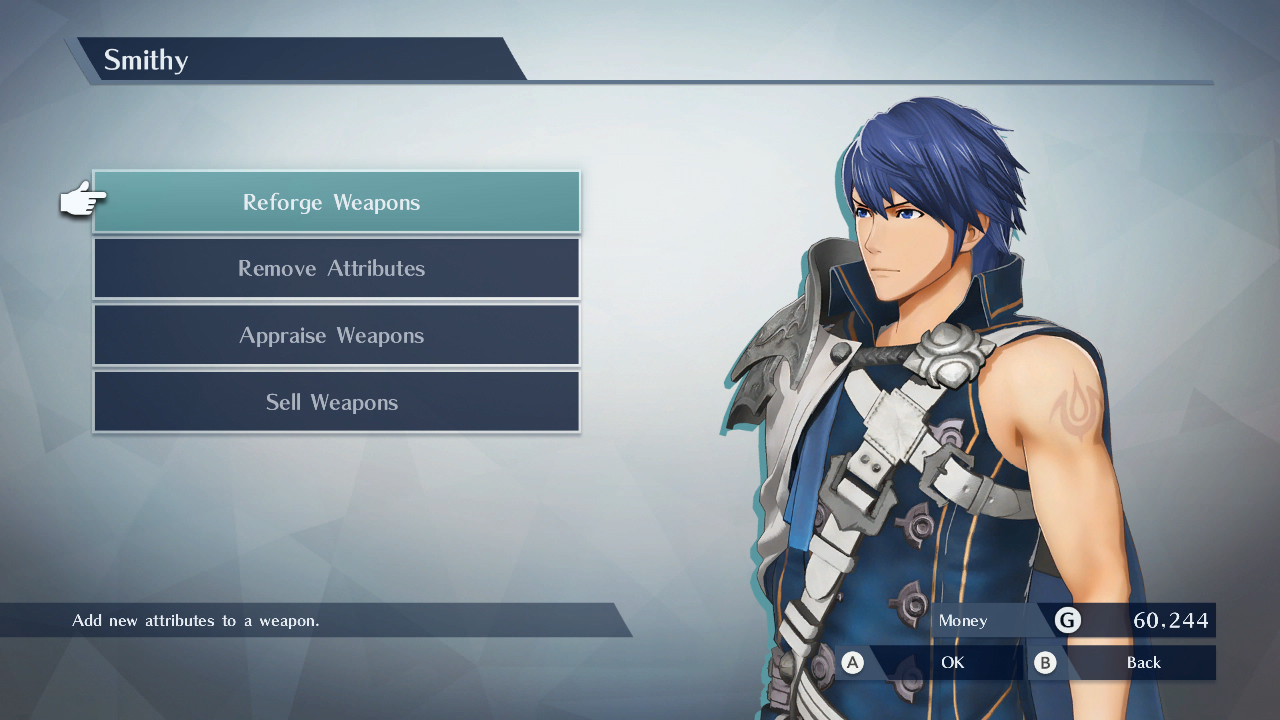
Task: Open the Appraise Weapons entry
Action: pyautogui.click(x=336, y=335)
